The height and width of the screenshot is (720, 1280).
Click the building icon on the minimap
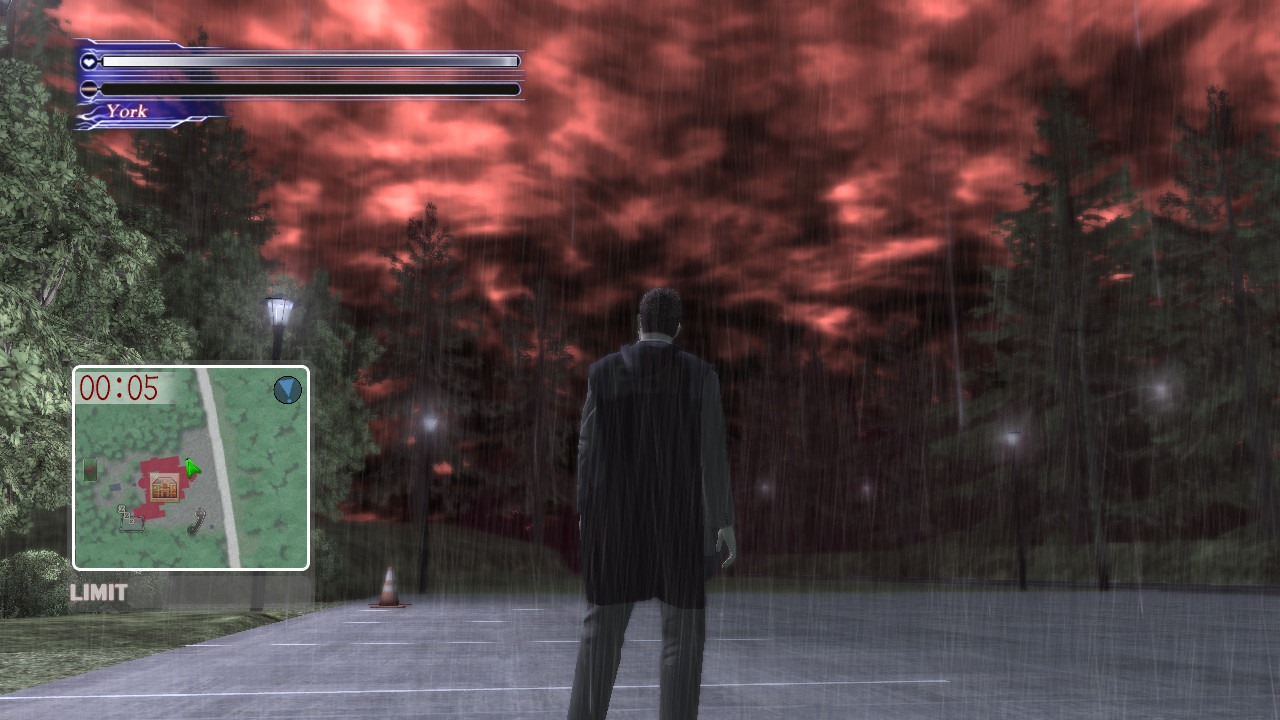click(x=166, y=488)
